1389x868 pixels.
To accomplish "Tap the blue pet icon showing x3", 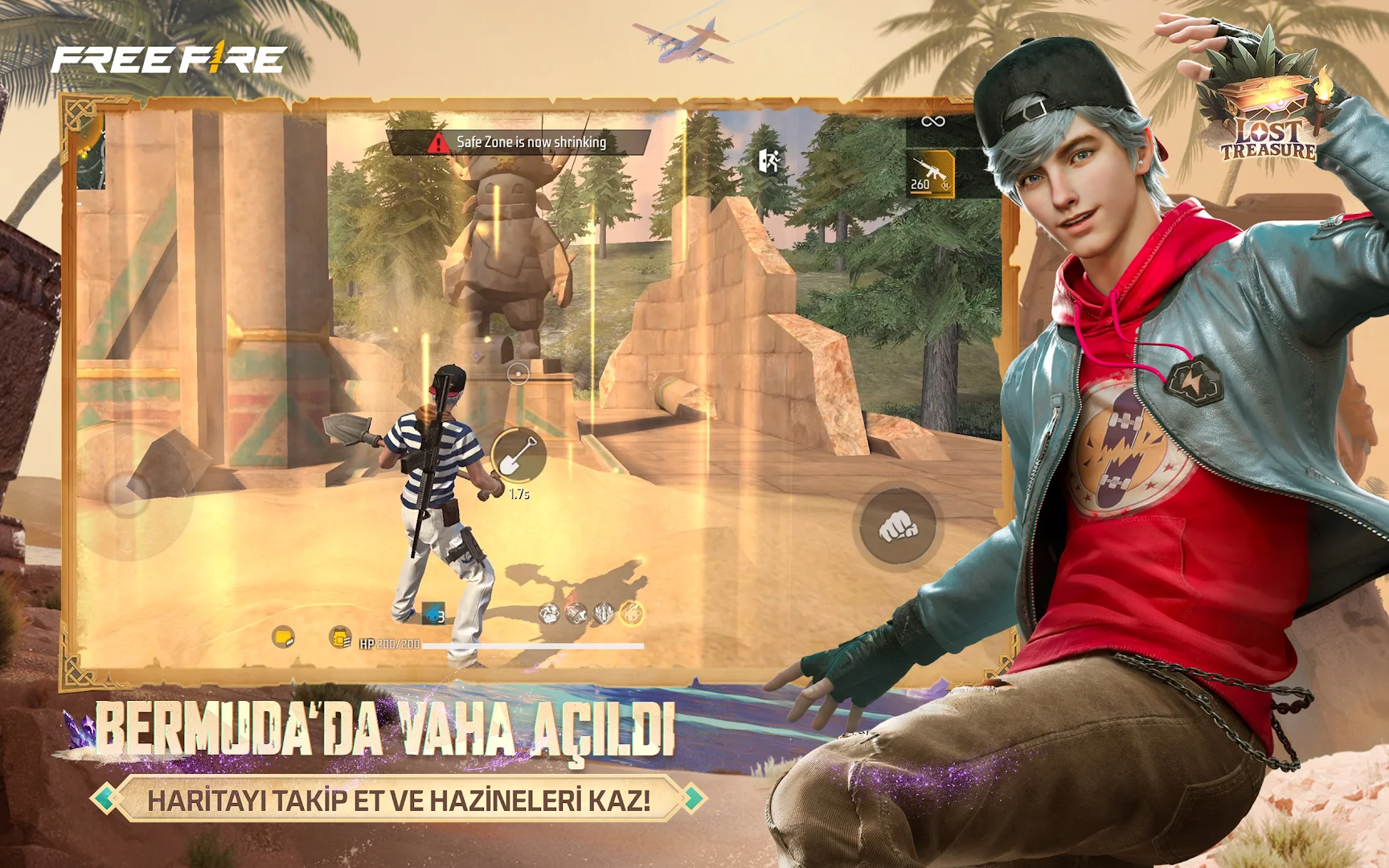I will [x=432, y=612].
